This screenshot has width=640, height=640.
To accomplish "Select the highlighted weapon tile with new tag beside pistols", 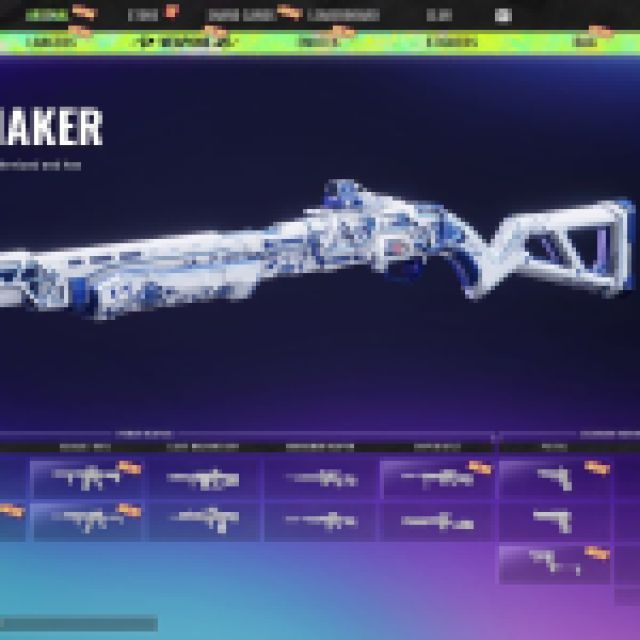I will [x=437, y=478].
